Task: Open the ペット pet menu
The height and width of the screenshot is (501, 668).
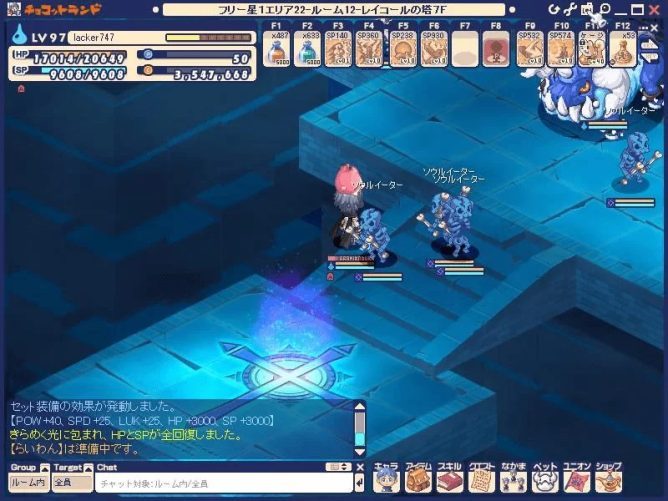Action: [545, 480]
